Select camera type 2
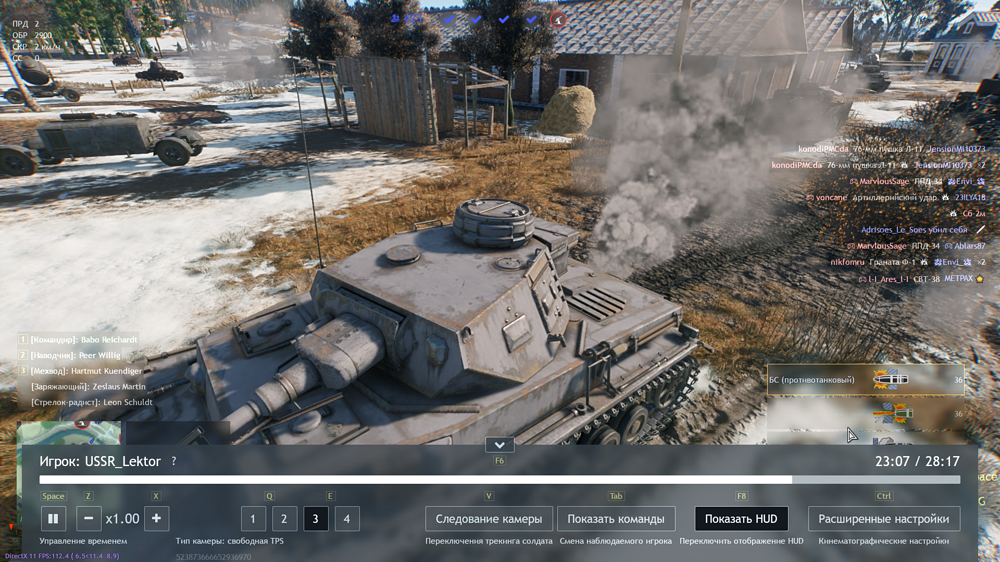 click(x=285, y=519)
